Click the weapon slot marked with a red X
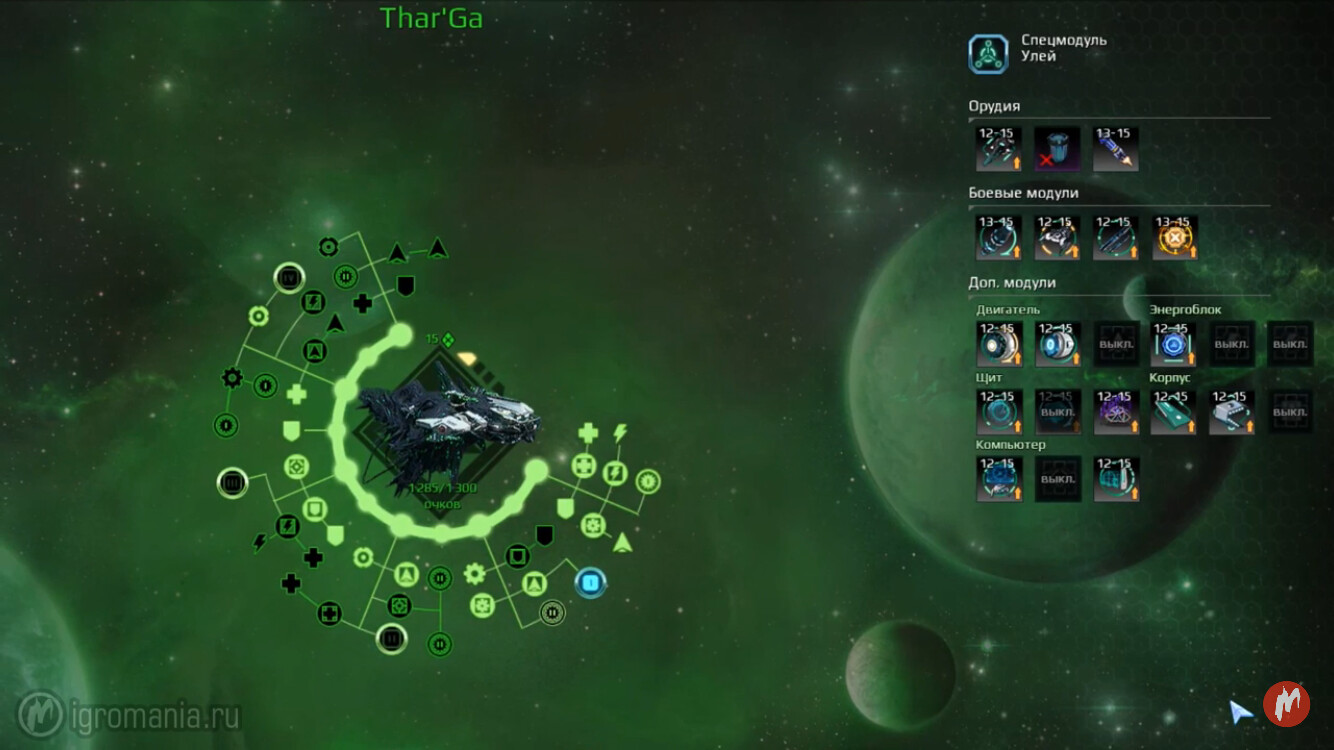Image resolution: width=1334 pixels, height=750 pixels. 1057,148
